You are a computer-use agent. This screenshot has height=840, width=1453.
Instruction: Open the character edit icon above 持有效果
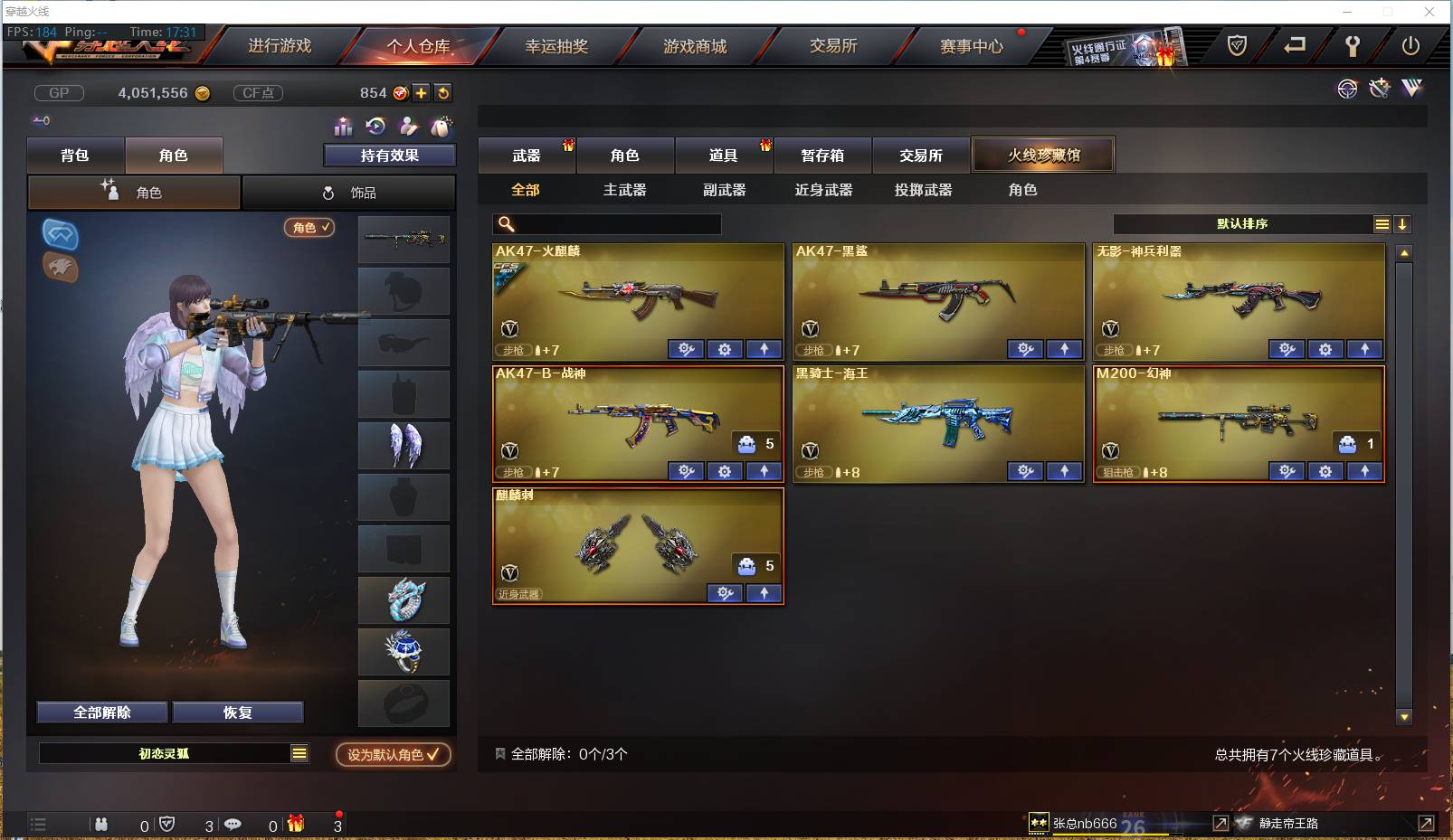(x=408, y=126)
